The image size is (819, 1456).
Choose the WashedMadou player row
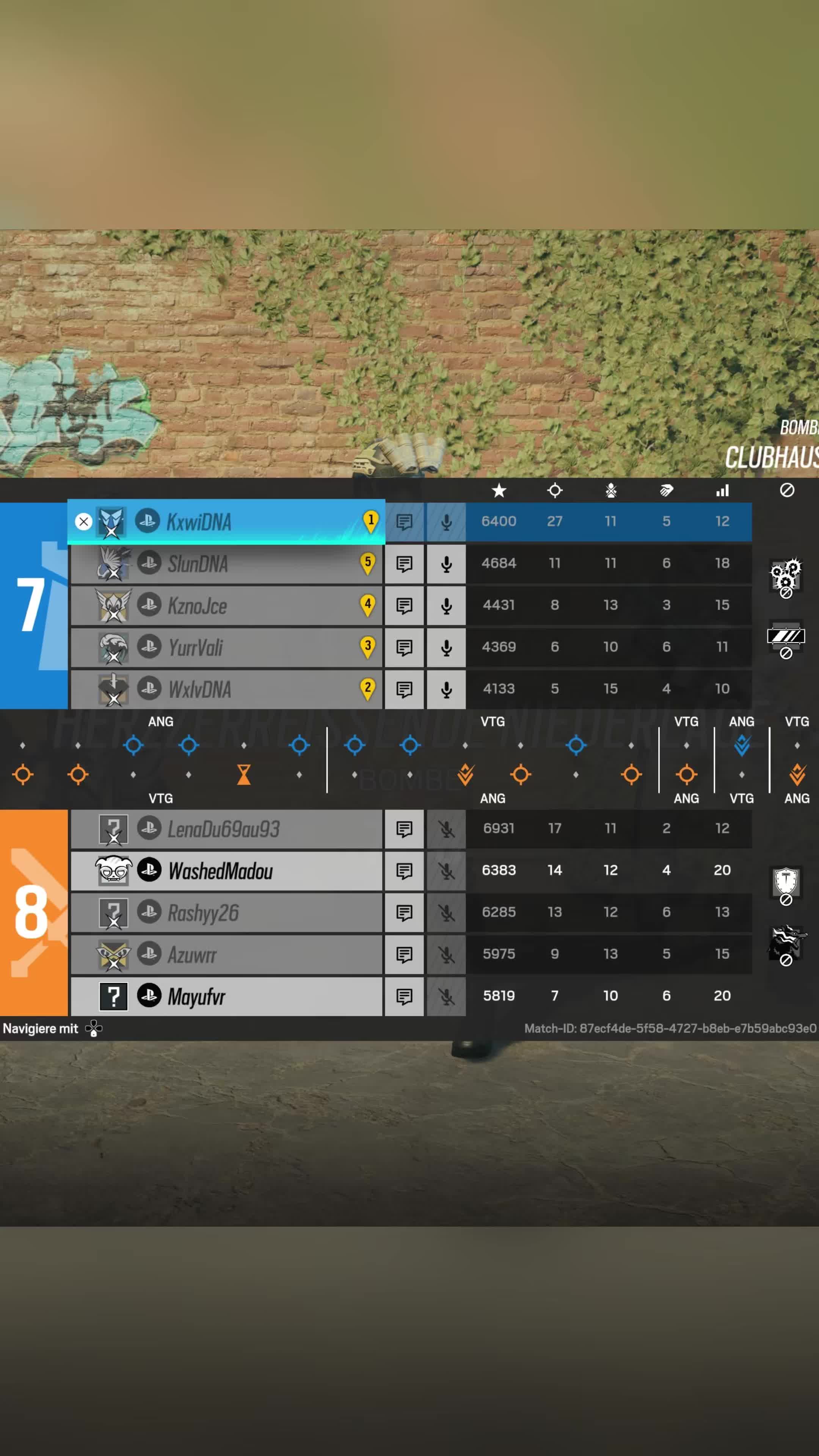226,871
